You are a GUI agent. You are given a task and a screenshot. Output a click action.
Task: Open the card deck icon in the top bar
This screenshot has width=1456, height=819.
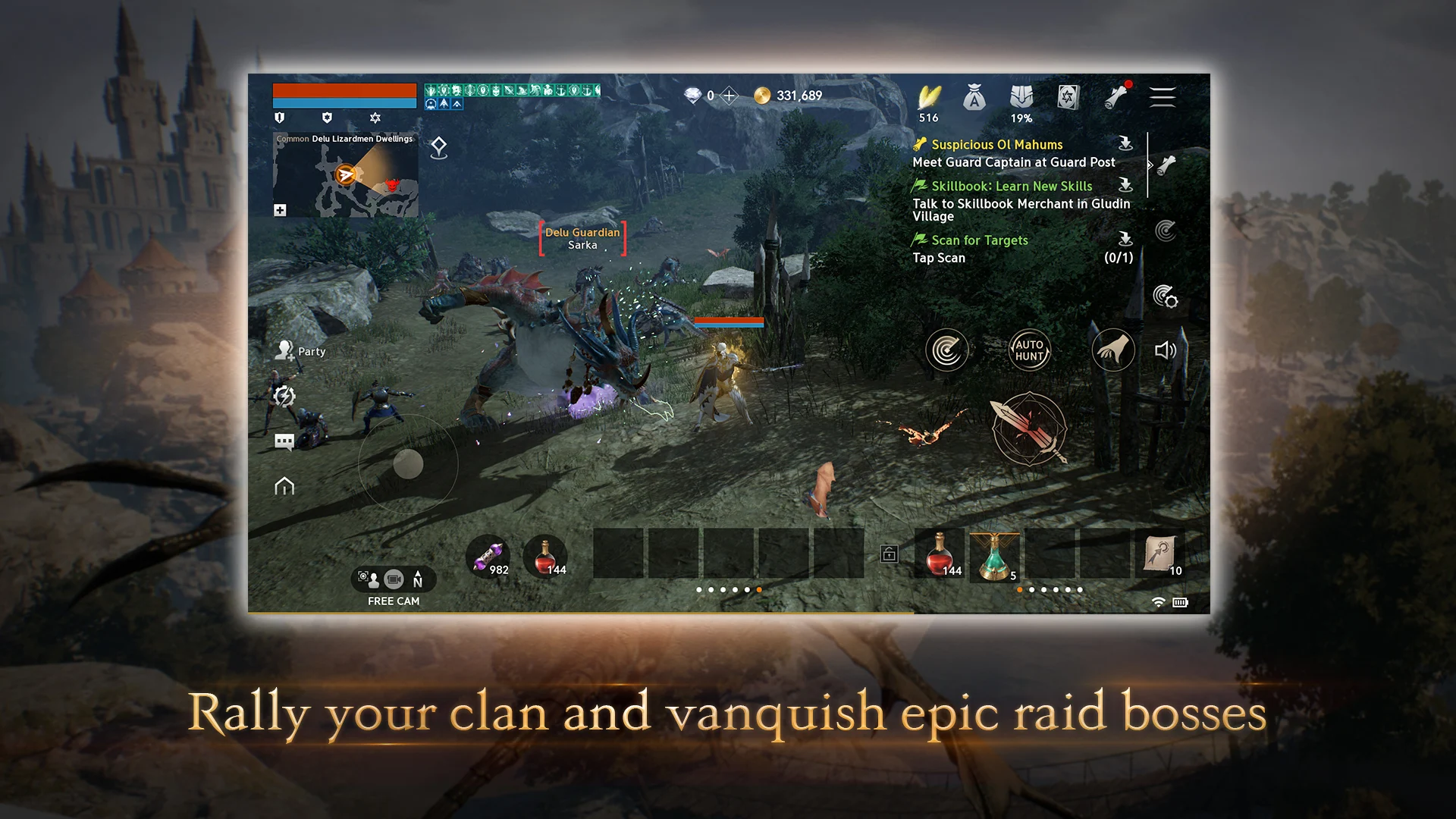pyautogui.click(x=1068, y=97)
